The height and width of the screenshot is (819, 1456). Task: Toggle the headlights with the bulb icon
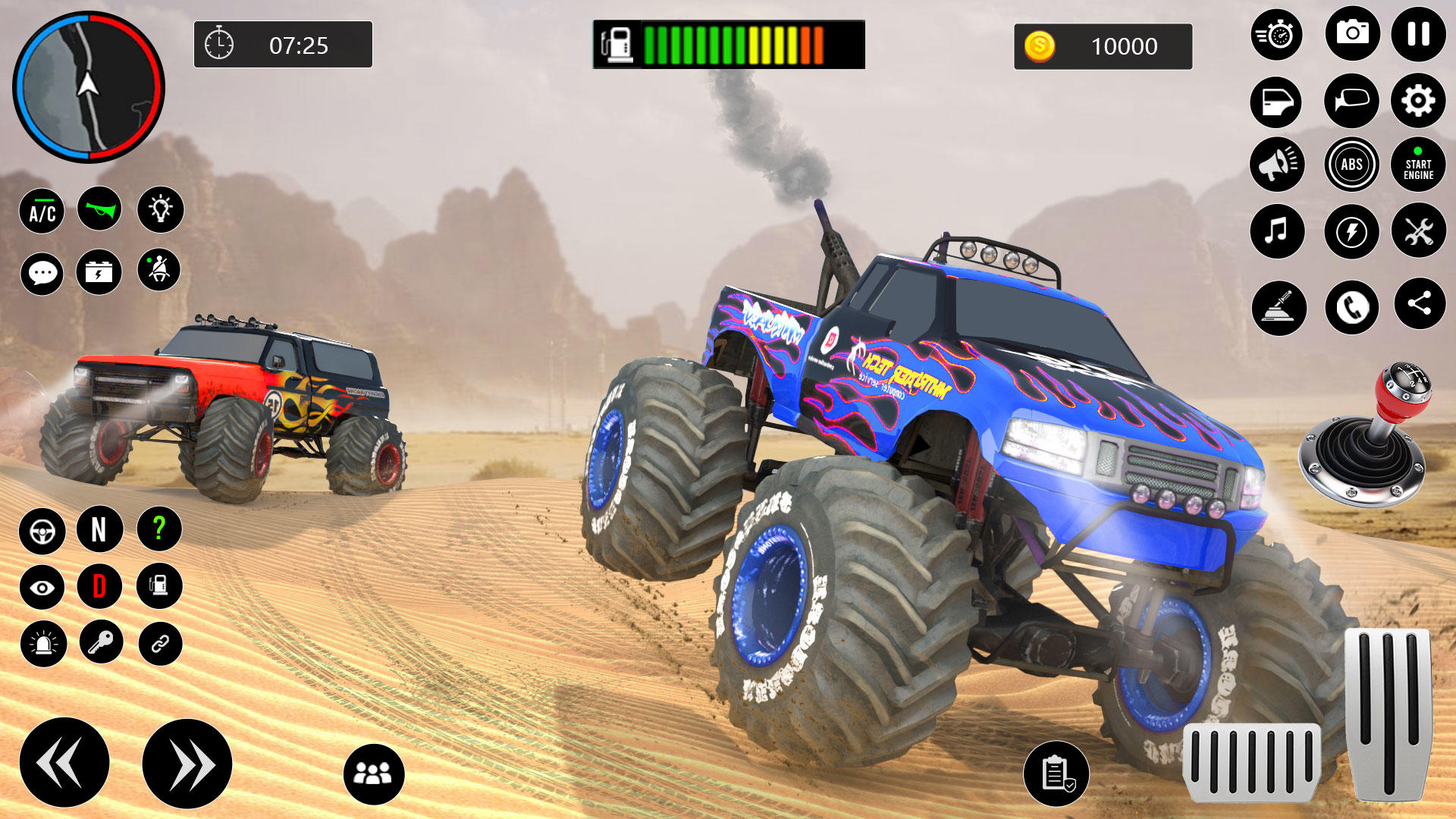tap(161, 210)
